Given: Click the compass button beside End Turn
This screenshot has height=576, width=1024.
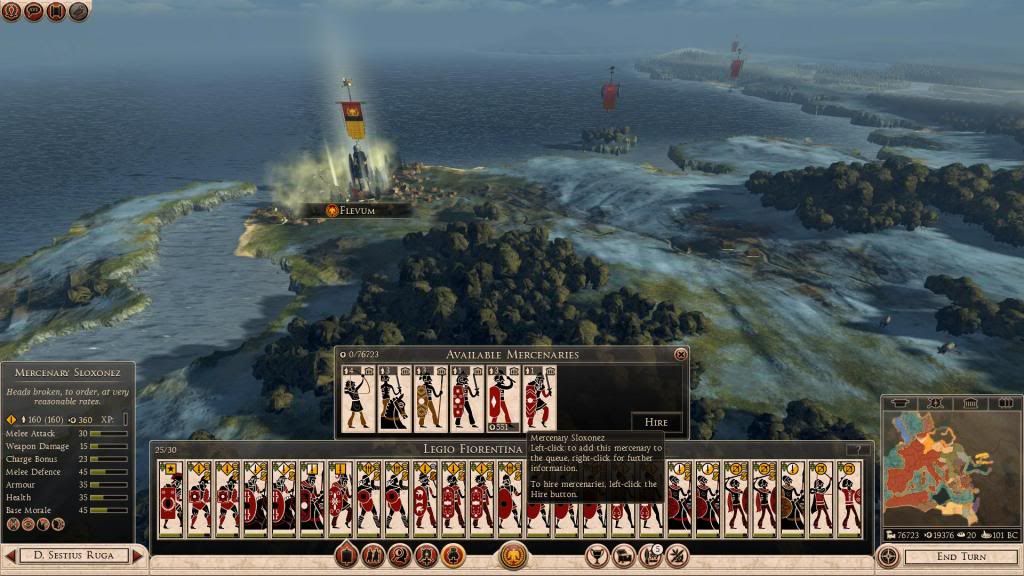Looking at the screenshot, I should (887, 556).
